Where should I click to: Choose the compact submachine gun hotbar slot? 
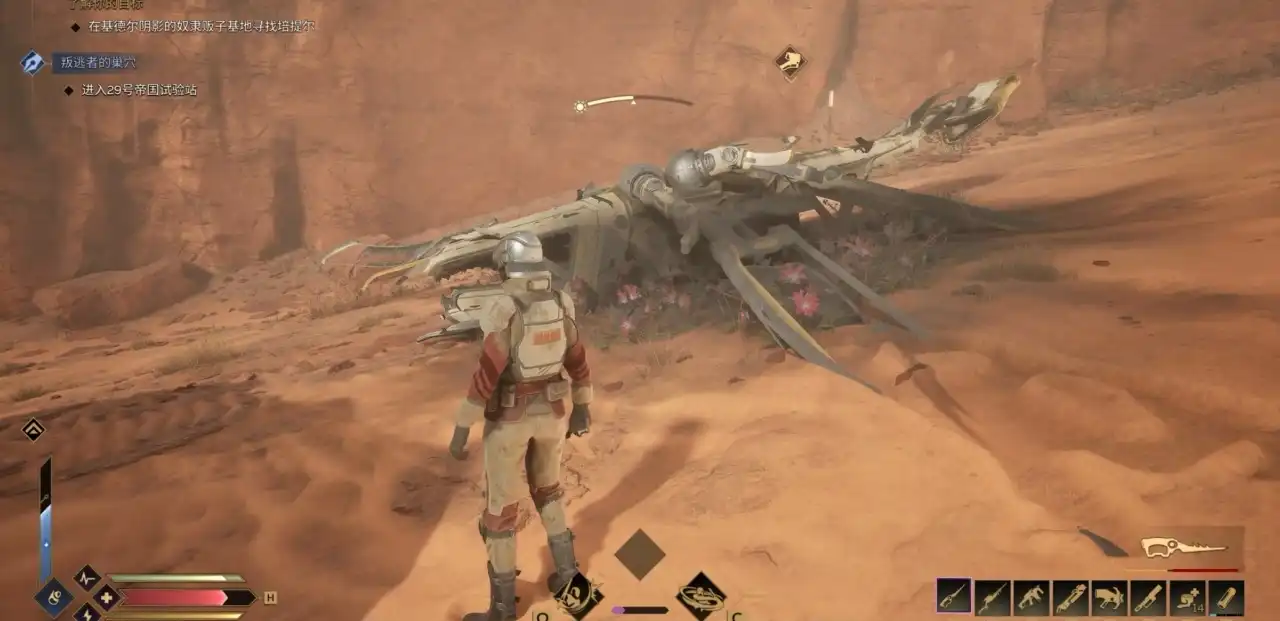pyautogui.click(x=1031, y=597)
